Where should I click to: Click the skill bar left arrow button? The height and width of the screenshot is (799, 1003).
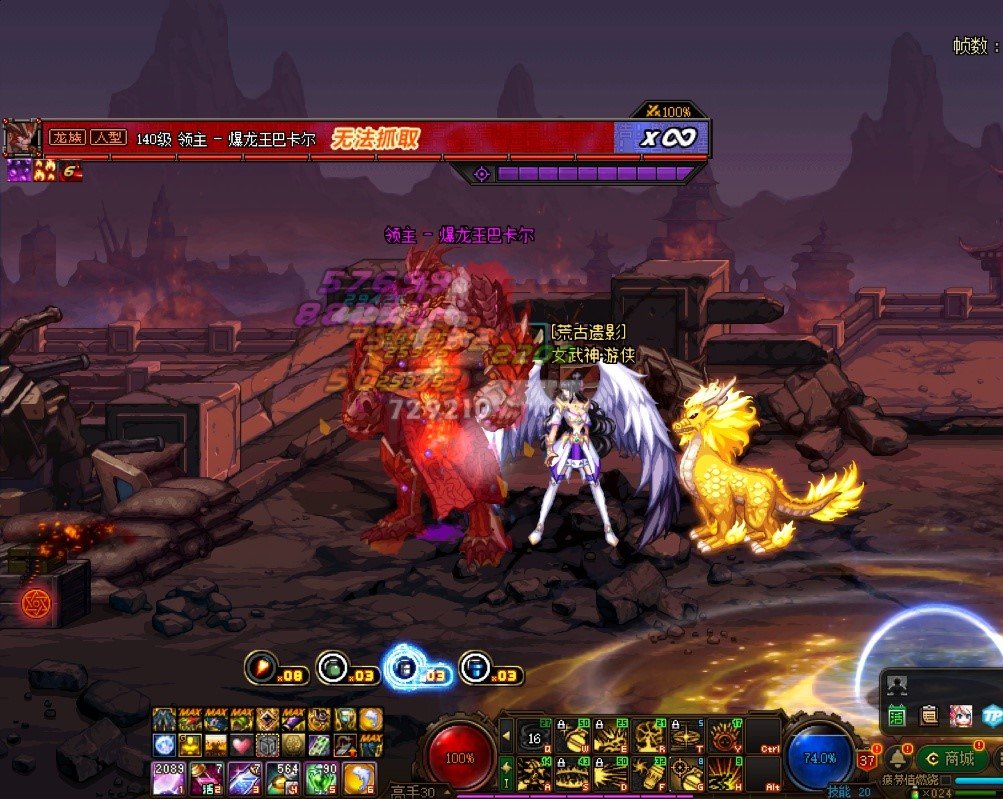pos(506,735)
